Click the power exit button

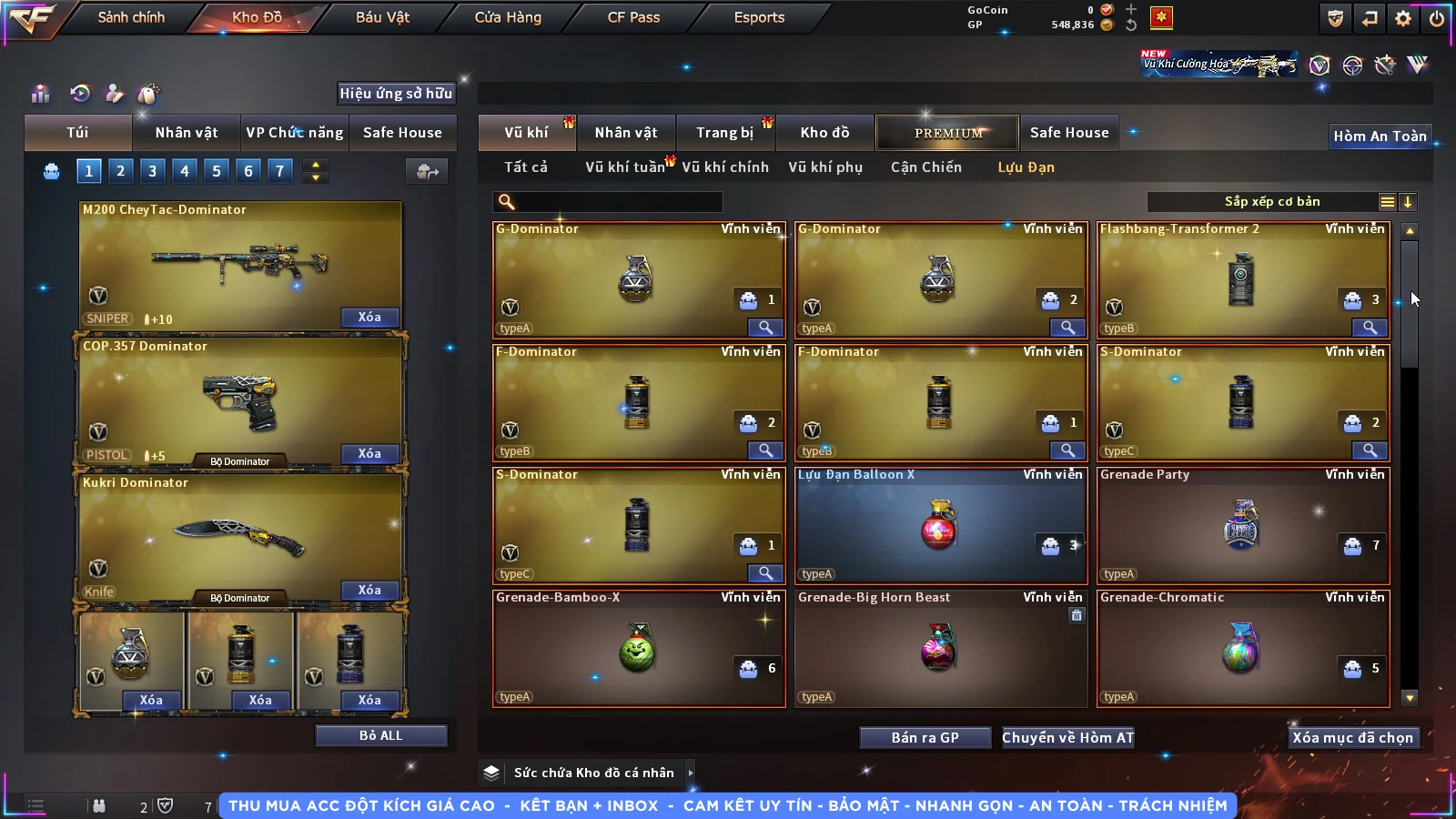1437,18
